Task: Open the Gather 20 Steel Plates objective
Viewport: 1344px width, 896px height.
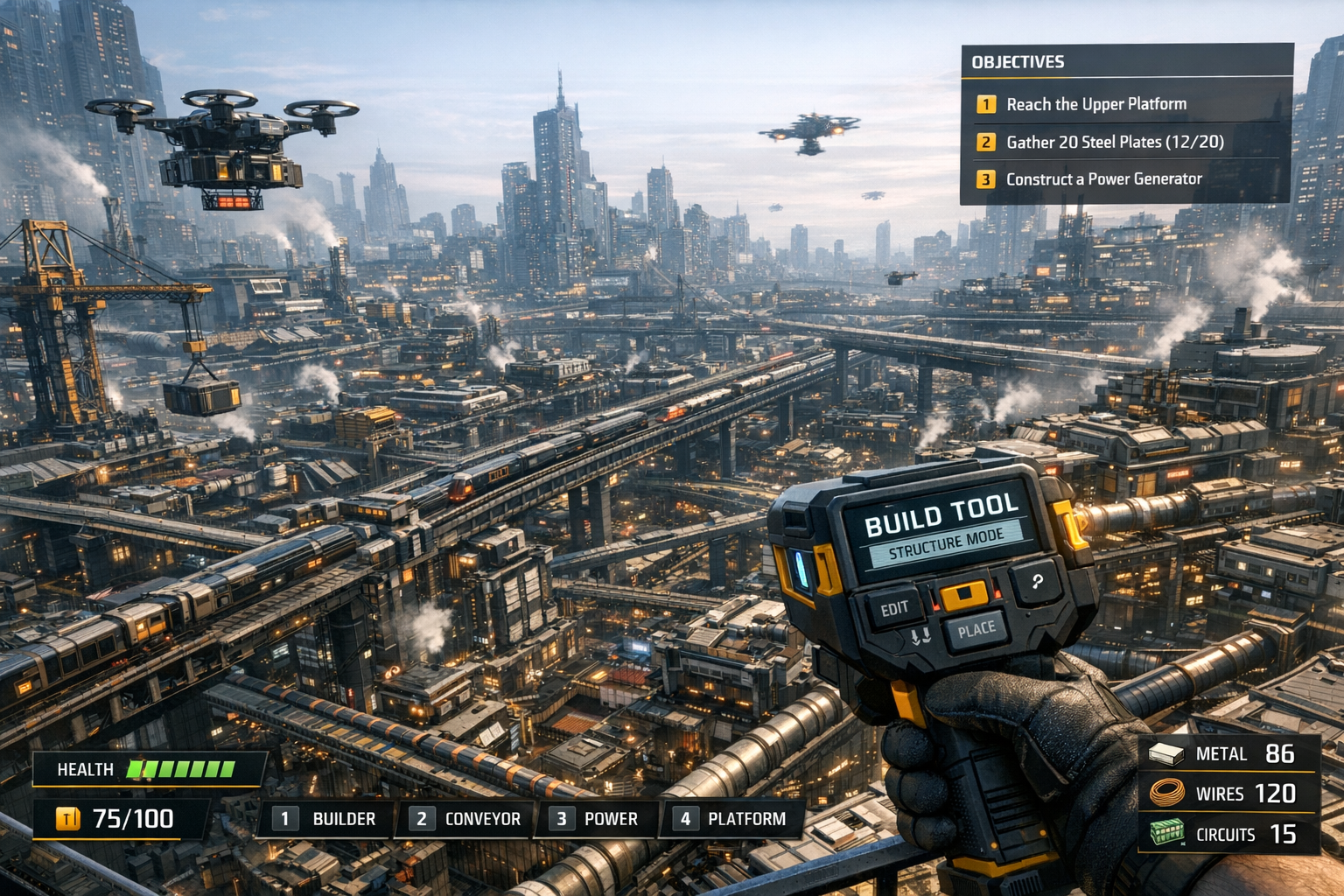Action: click(1114, 142)
